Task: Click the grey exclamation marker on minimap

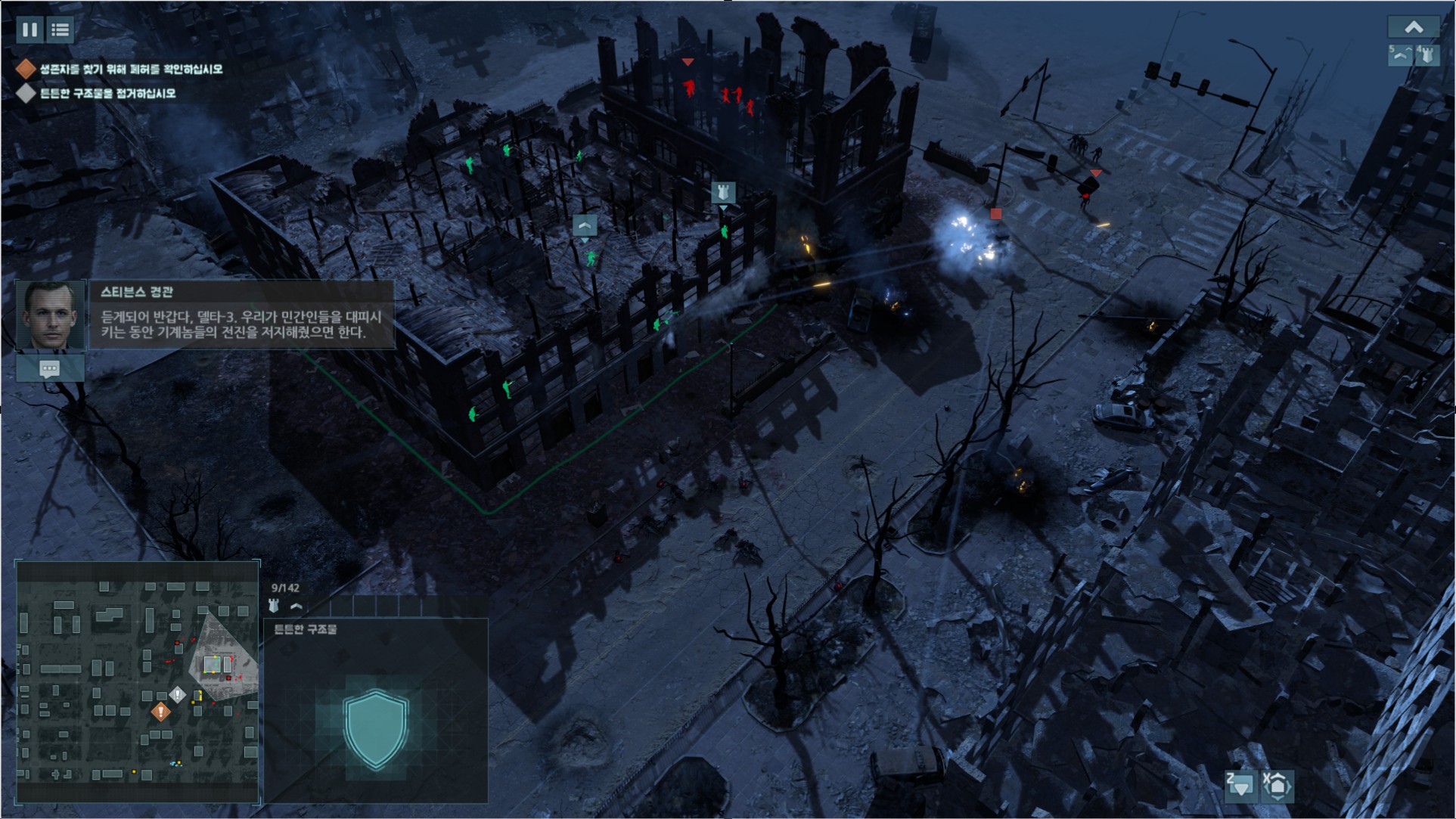Action: 178,694
